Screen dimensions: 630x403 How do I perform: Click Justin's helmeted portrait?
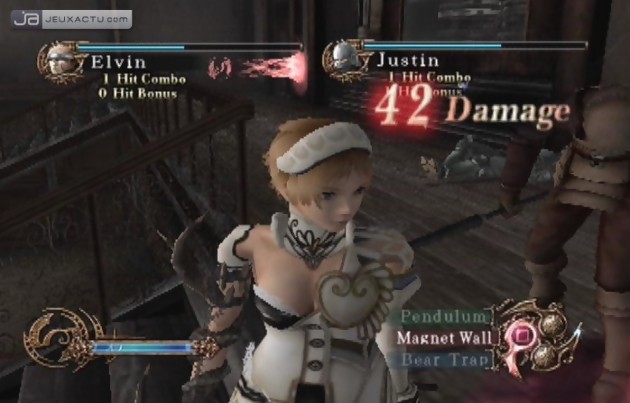pyautogui.click(x=343, y=59)
